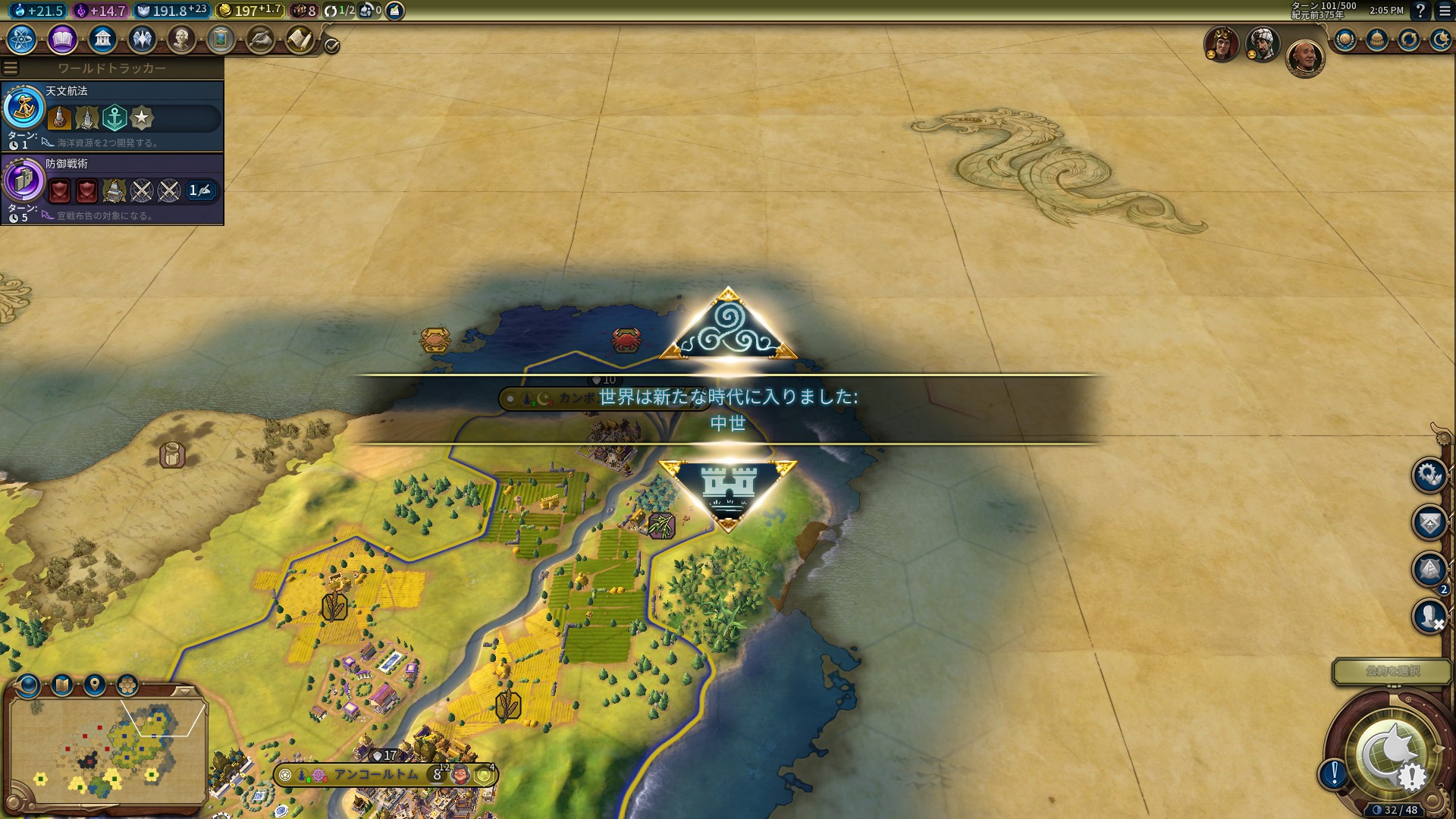Open the Civilopedia question mark button
The height and width of the screenshot is (819, 1456).
(x=1421, y=11)
